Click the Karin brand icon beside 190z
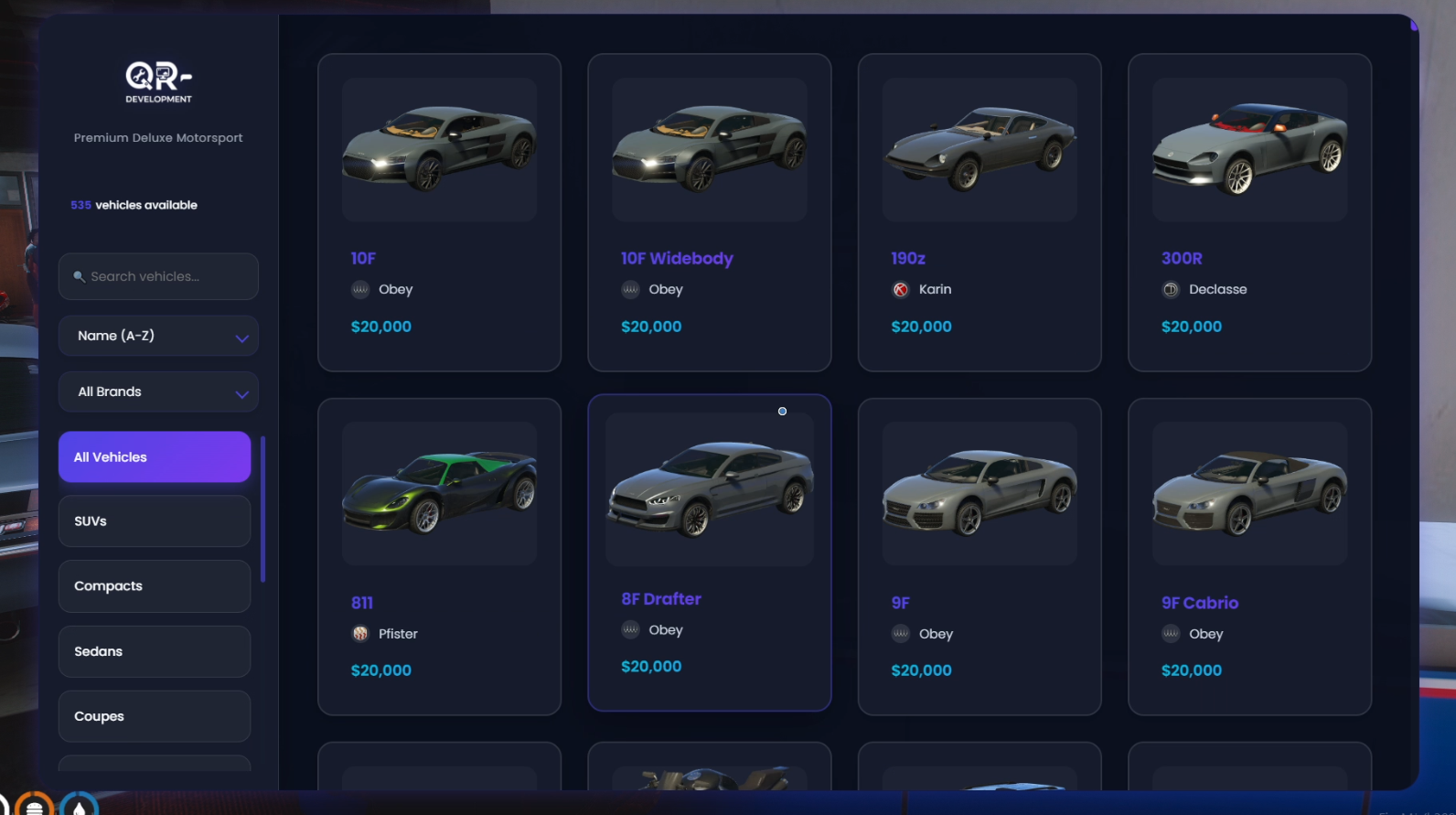This screenshot has width=1456, height=815. (899, 289)
